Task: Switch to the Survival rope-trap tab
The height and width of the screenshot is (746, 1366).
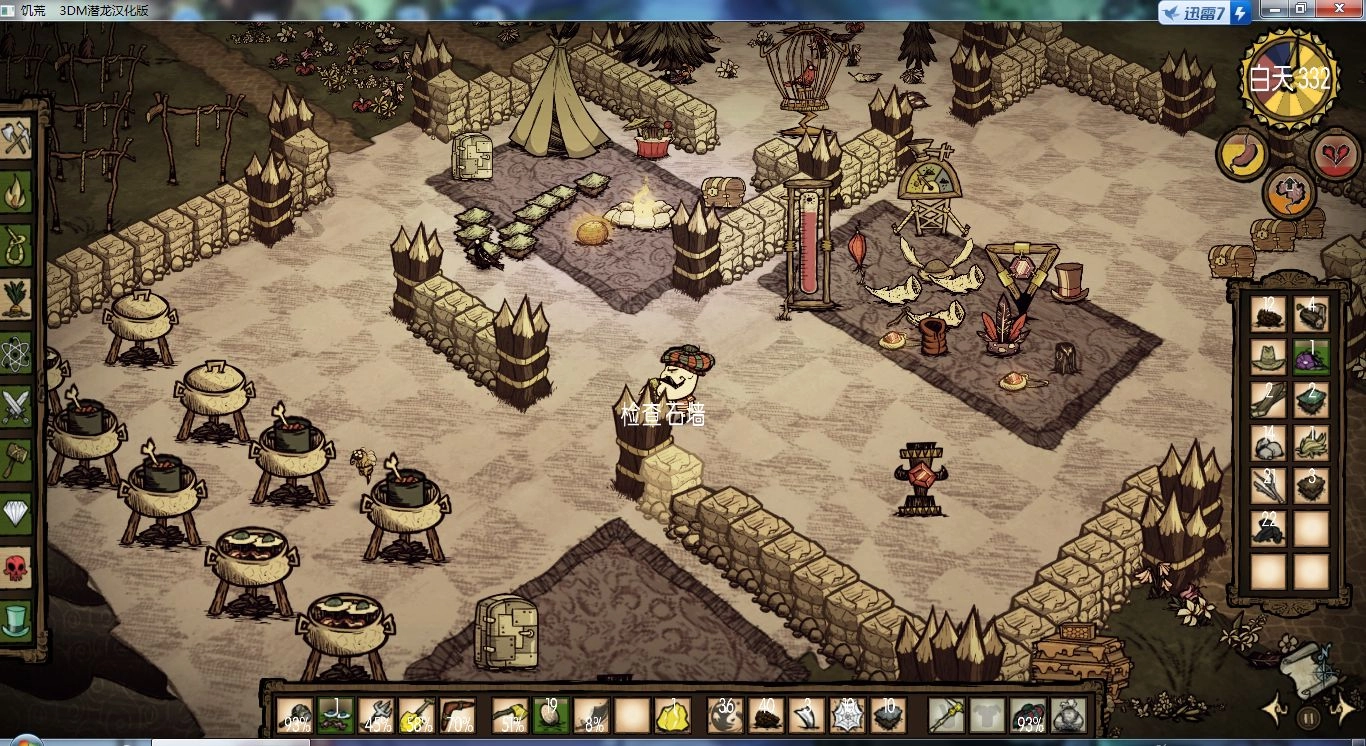Action: coord(17,245)
